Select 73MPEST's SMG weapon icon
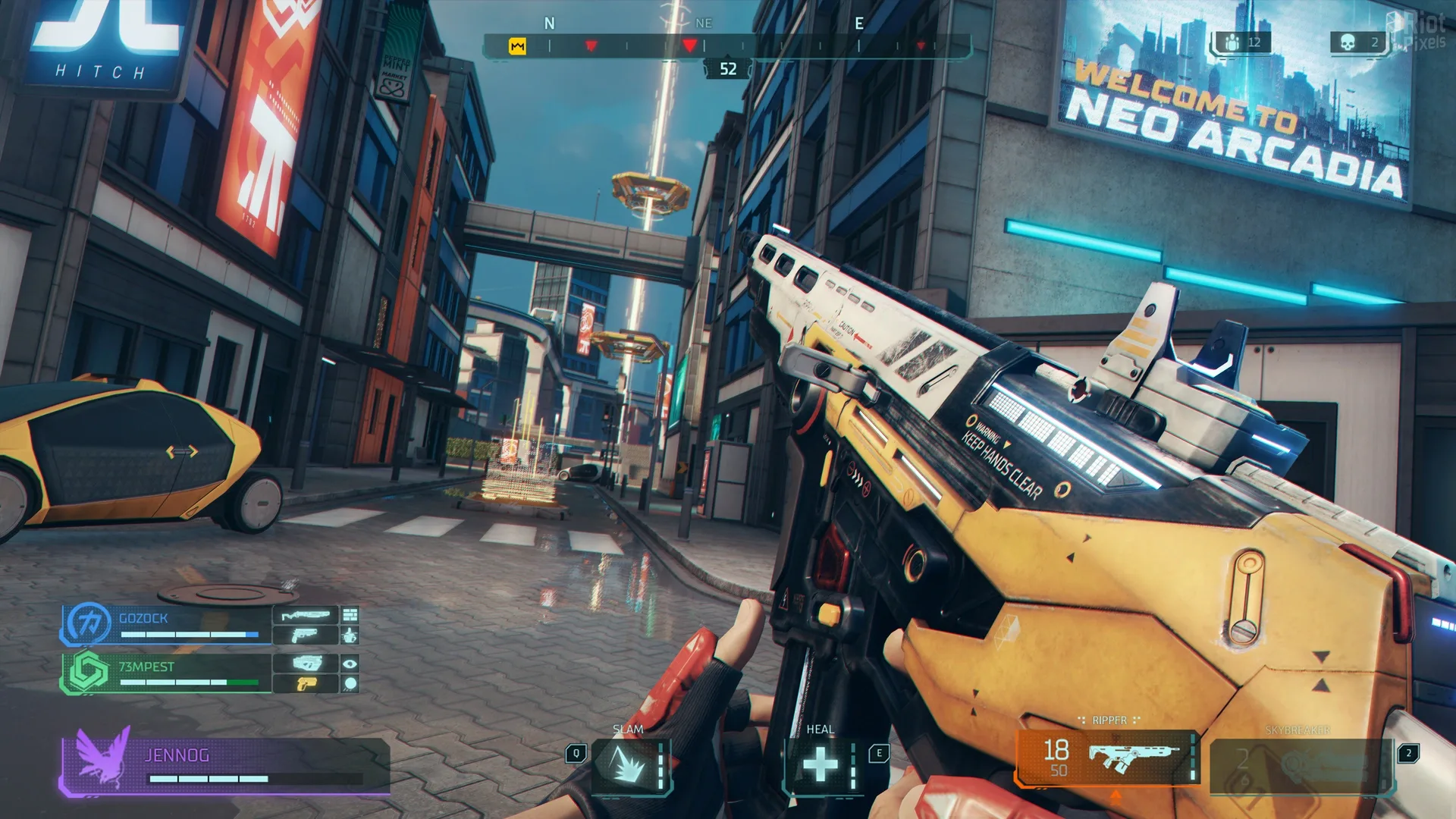 [306, 663]
